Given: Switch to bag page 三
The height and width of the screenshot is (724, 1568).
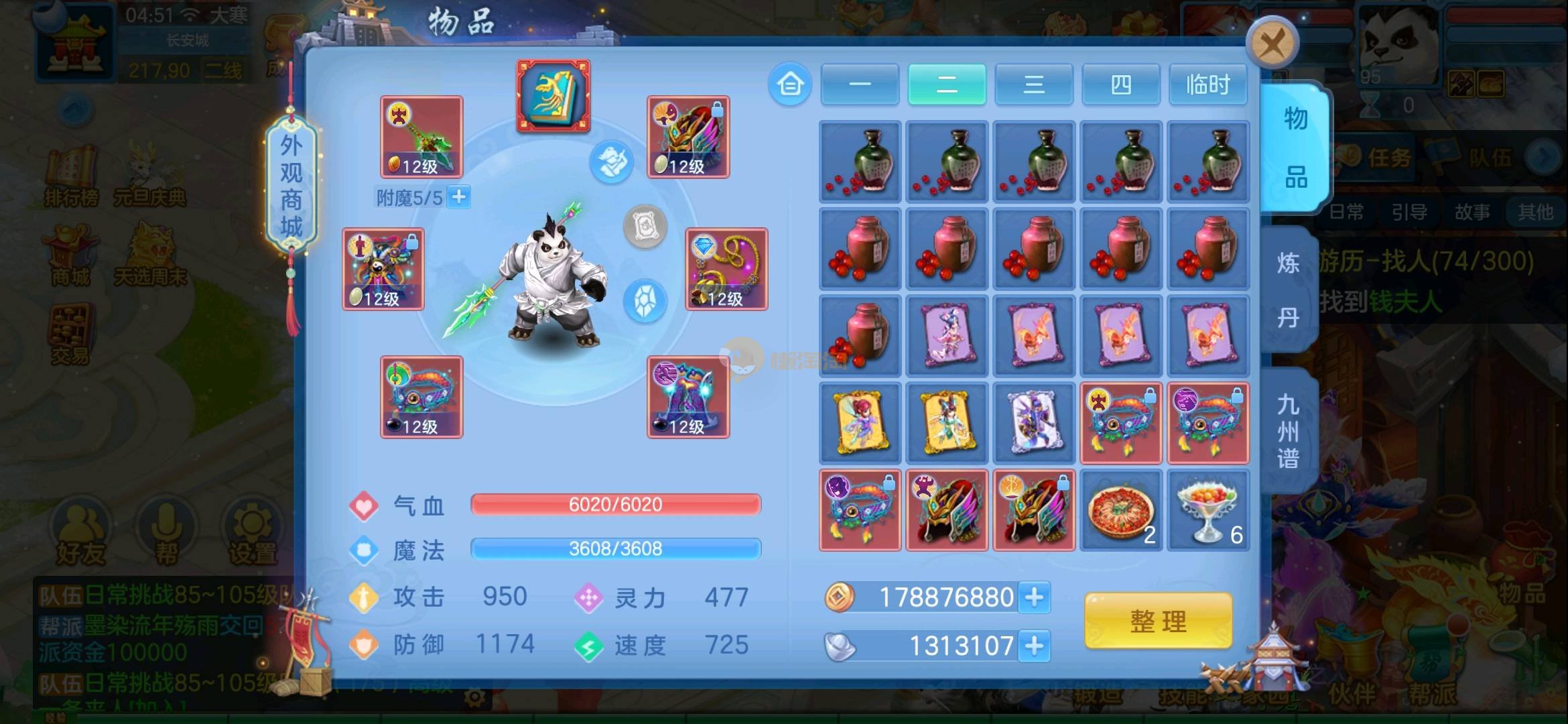Looking at the screenshot, I should click(1034, 85).
